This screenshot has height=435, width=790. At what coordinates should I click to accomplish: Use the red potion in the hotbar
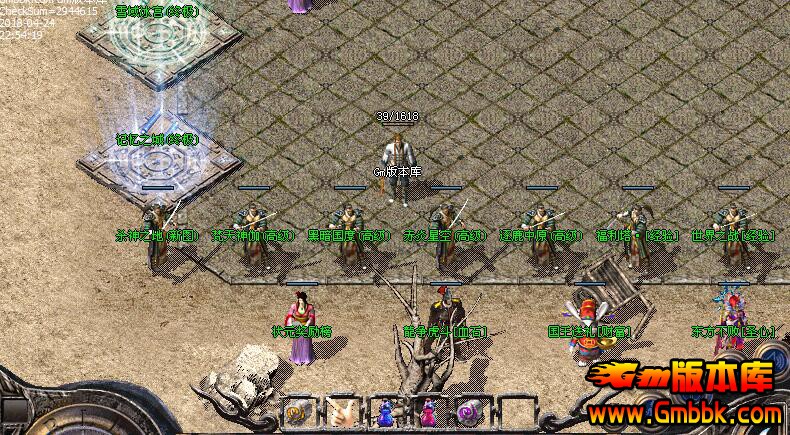428,411
